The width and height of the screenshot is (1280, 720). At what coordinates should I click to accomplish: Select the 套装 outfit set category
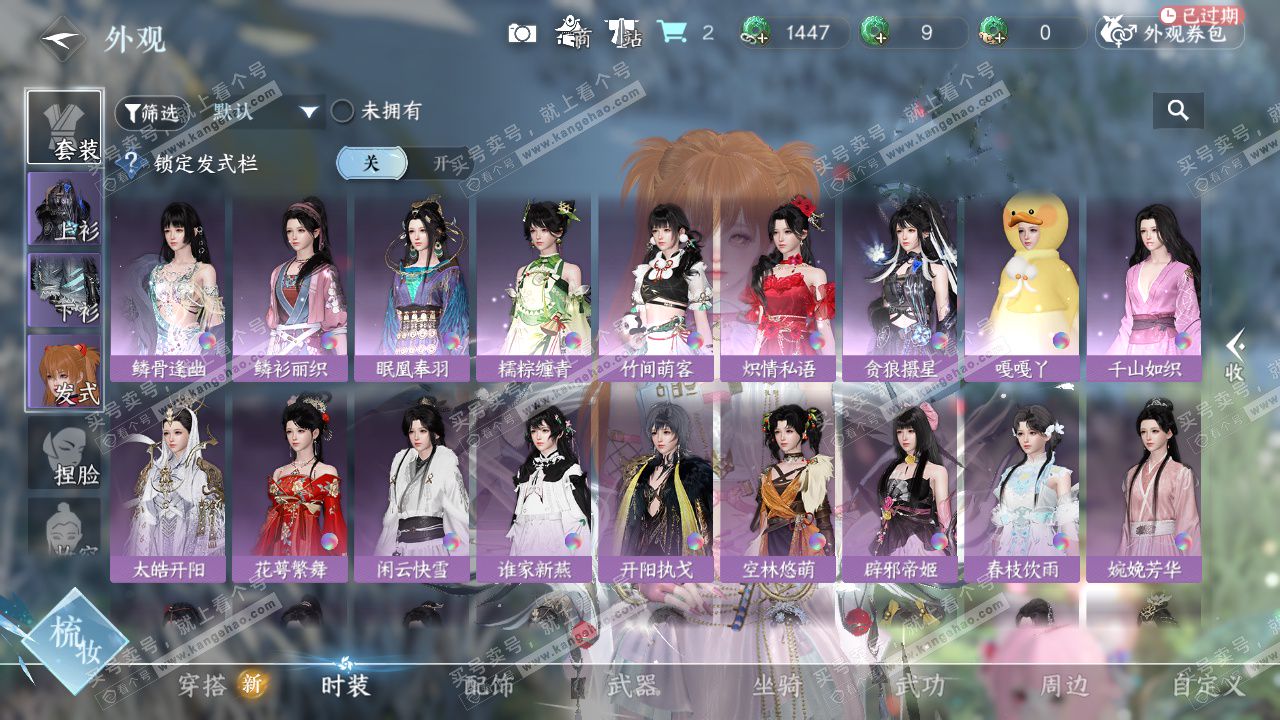(65, 127)
